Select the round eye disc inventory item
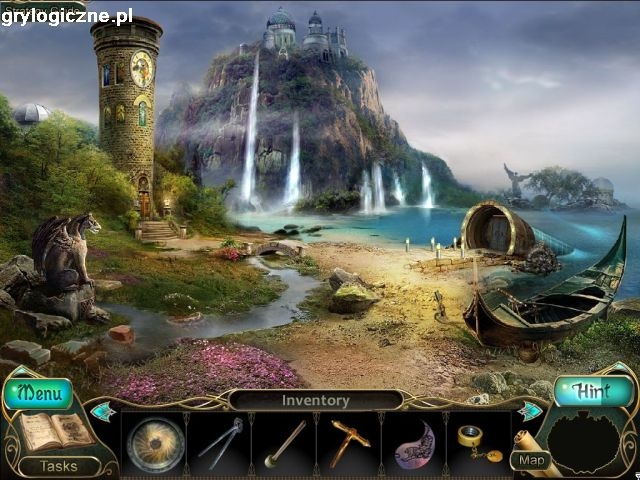The height and width of the screenshot is (480, 640). 156,443
